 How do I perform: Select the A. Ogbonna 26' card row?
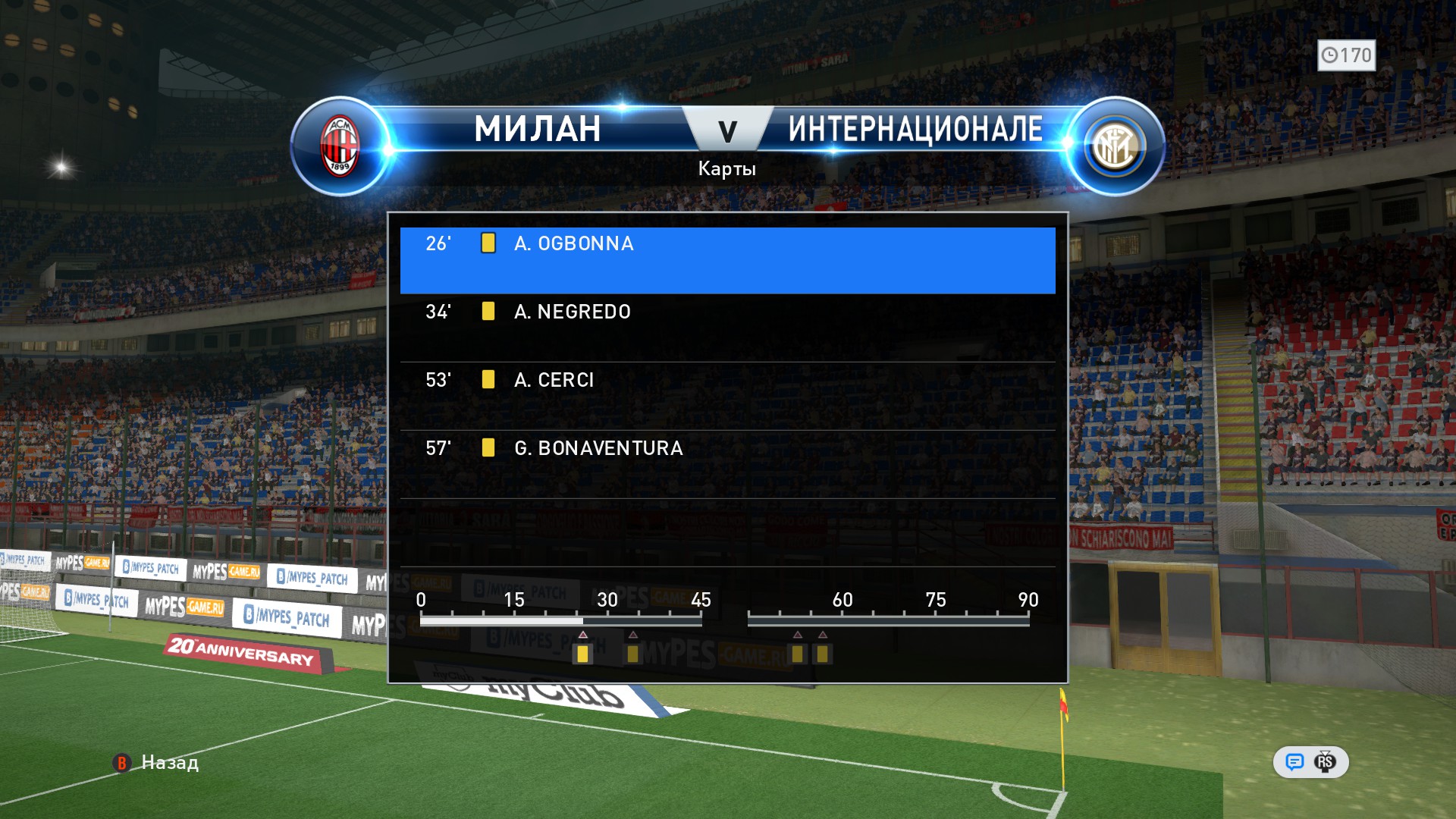point(726,259)
